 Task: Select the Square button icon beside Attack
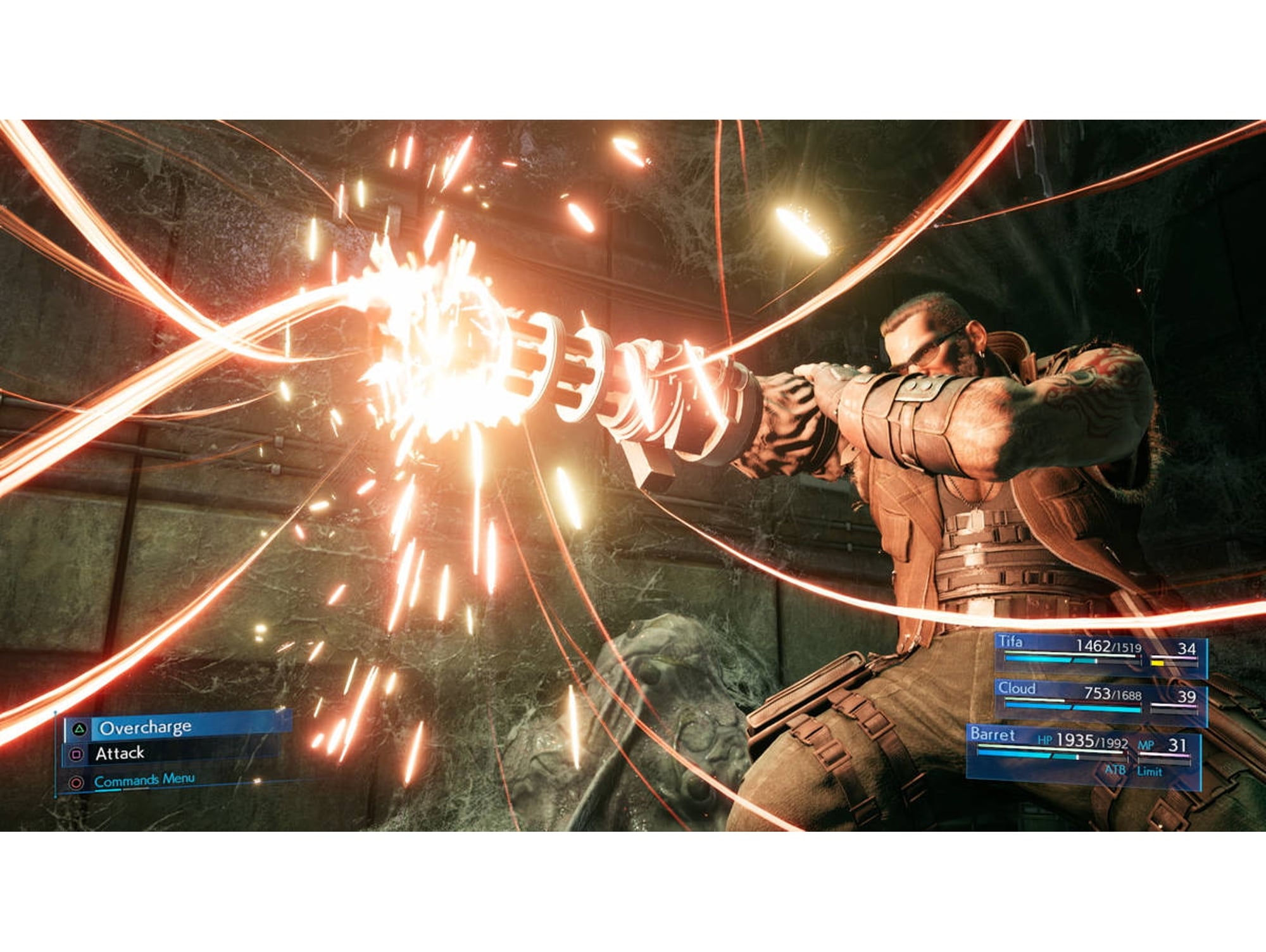77,755
